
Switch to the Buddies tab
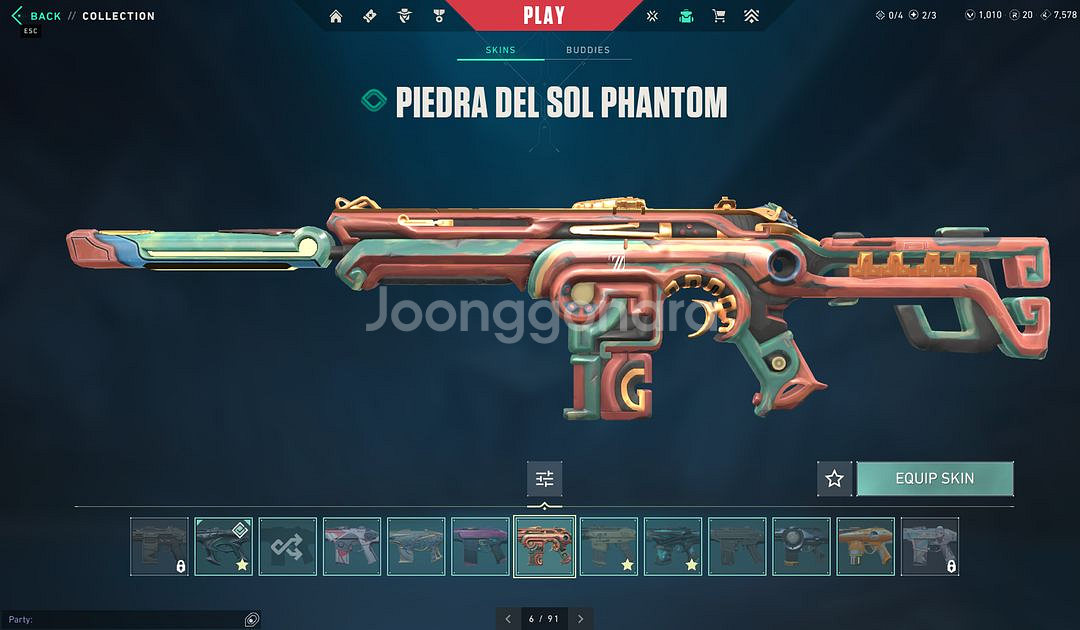coord(588,50)
